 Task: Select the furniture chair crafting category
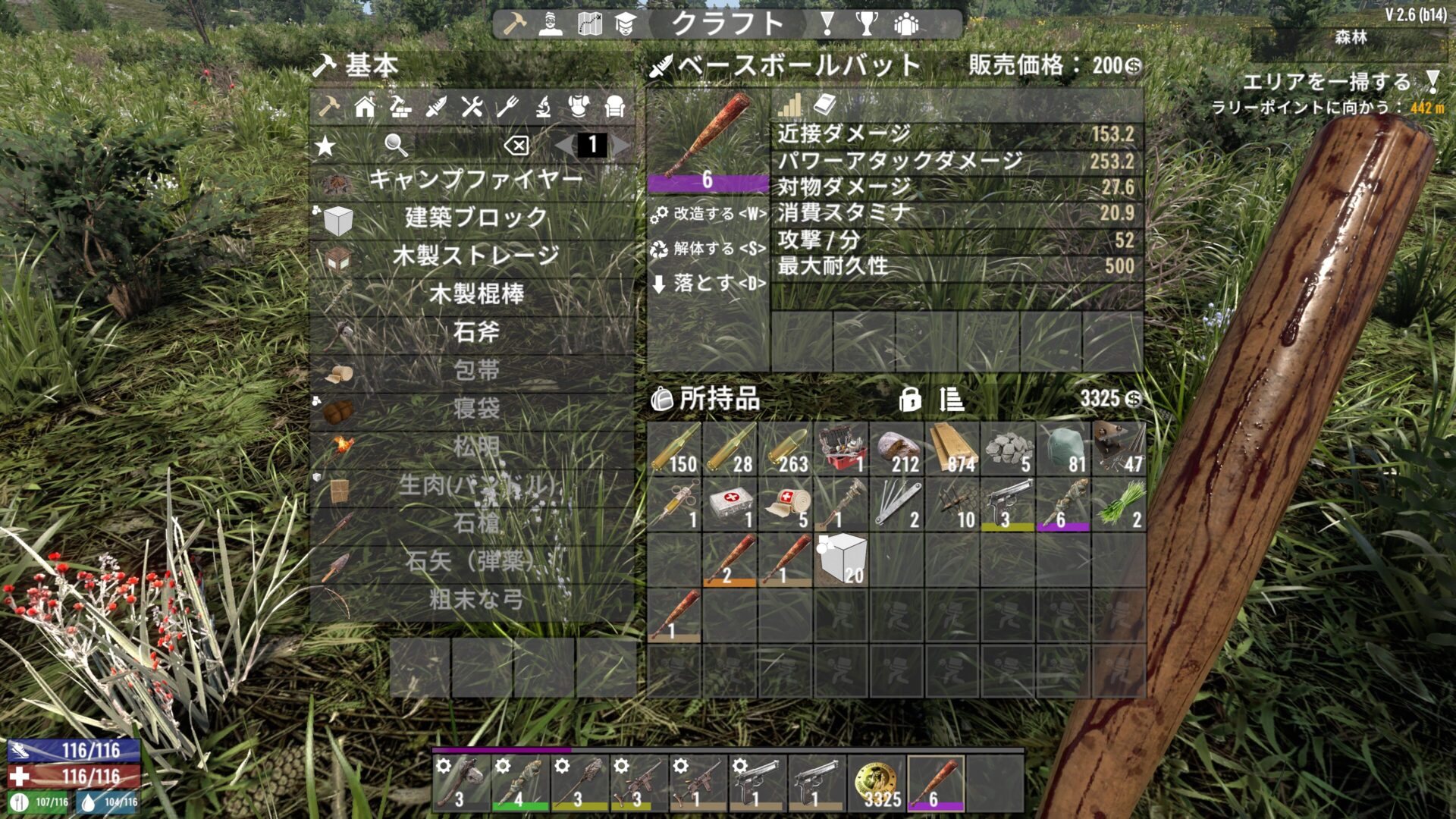(x=613, y=106)
